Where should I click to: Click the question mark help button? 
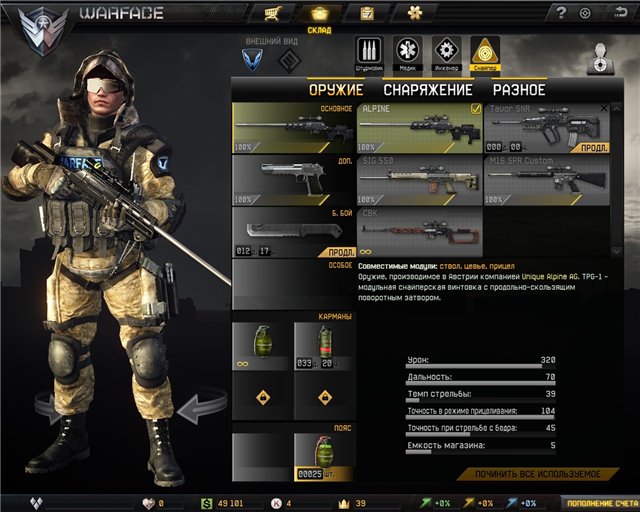tap(561, 13)
